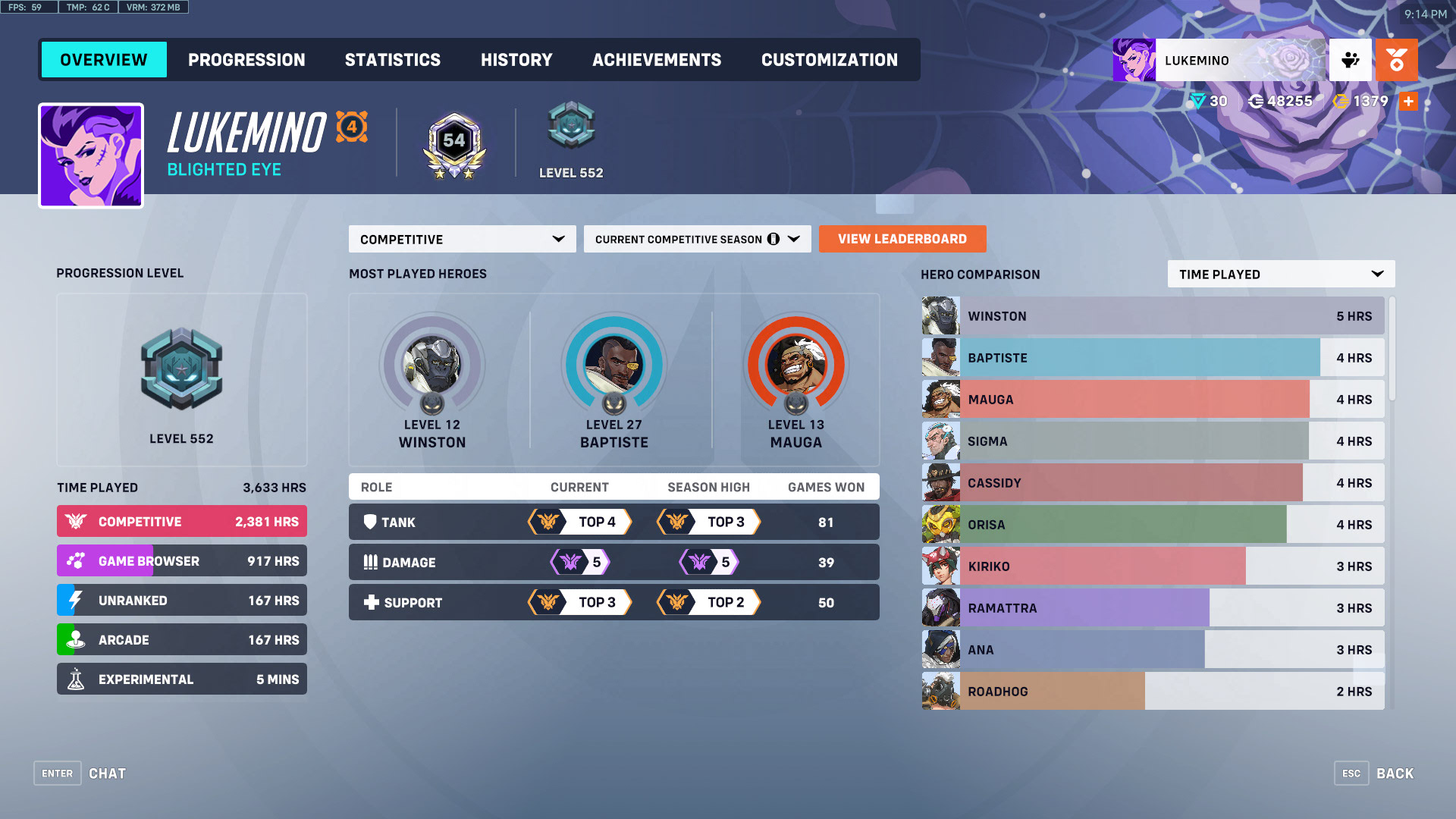
Task: Open the Statistics tab
Action: (x=392, y=60)
